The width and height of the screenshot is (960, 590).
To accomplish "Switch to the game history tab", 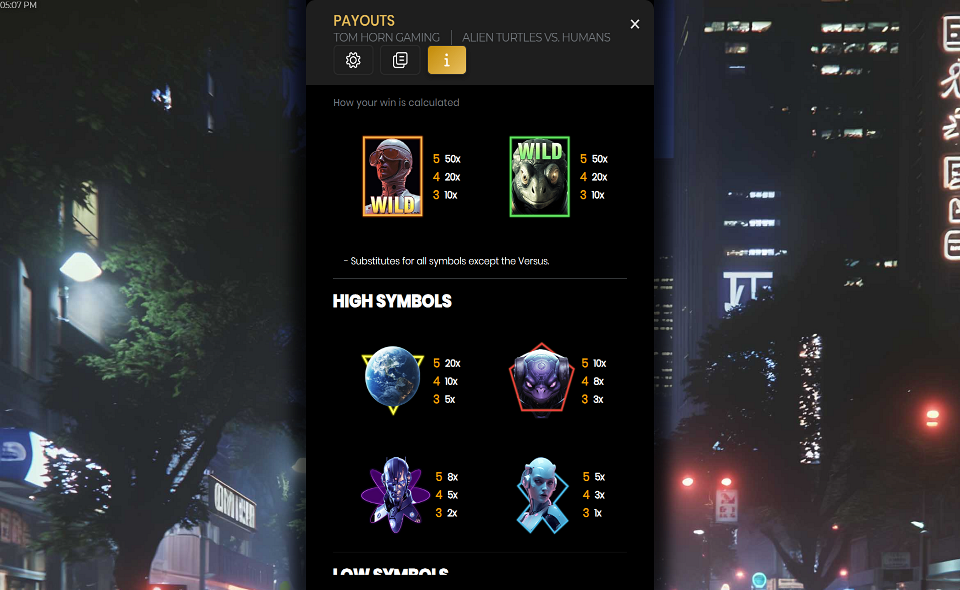I will [400, 60].
